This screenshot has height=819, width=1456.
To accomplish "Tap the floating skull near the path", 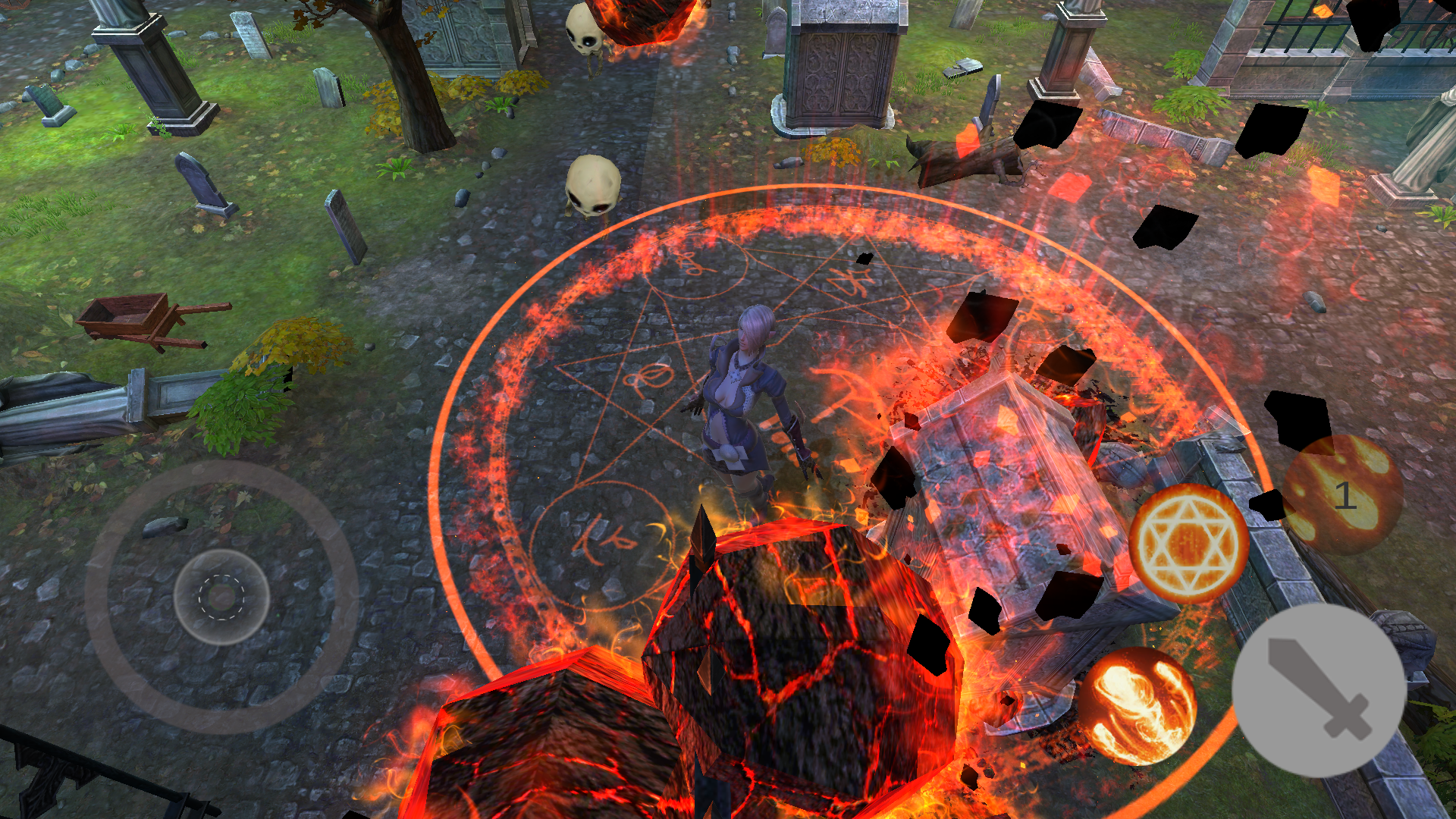I will (595, 186).
